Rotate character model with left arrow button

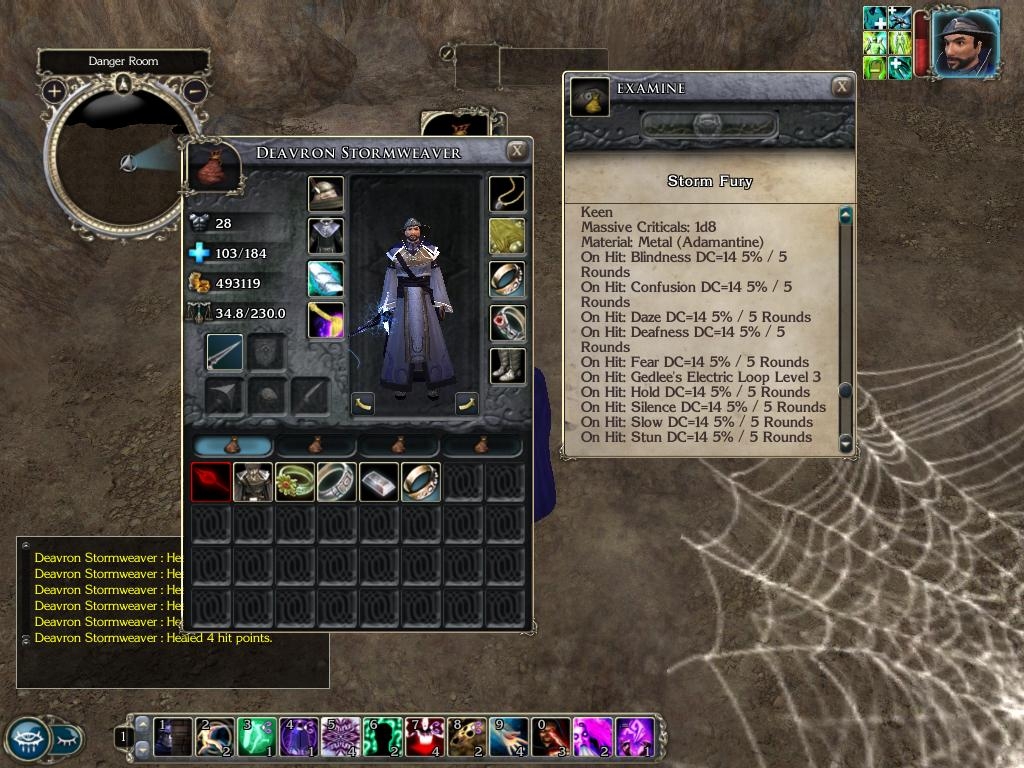pos(363,403)
